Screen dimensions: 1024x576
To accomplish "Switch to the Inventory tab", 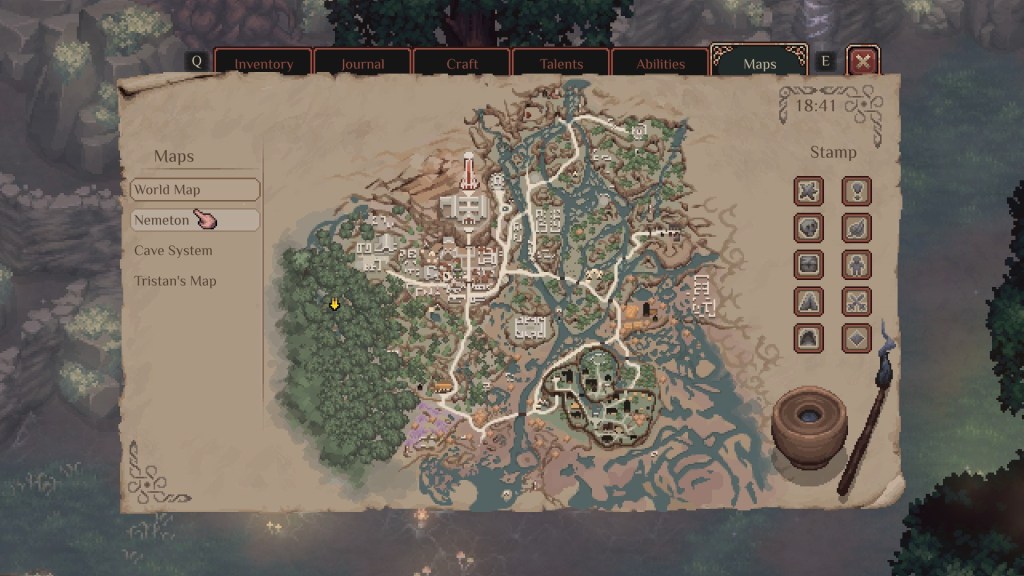I will pyautogui.click(x=263, y=64).
